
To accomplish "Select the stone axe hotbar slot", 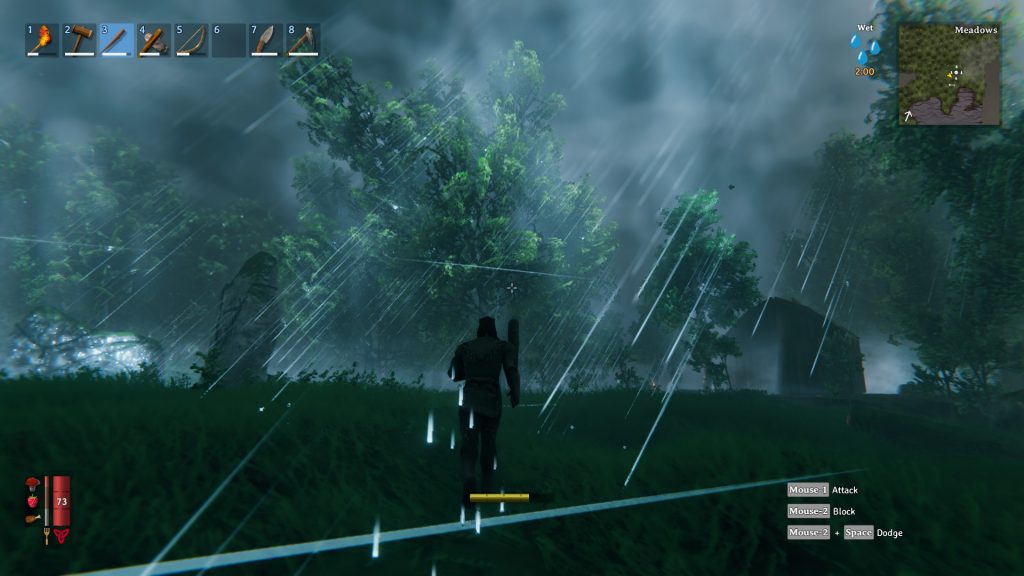I will (153, 40).
